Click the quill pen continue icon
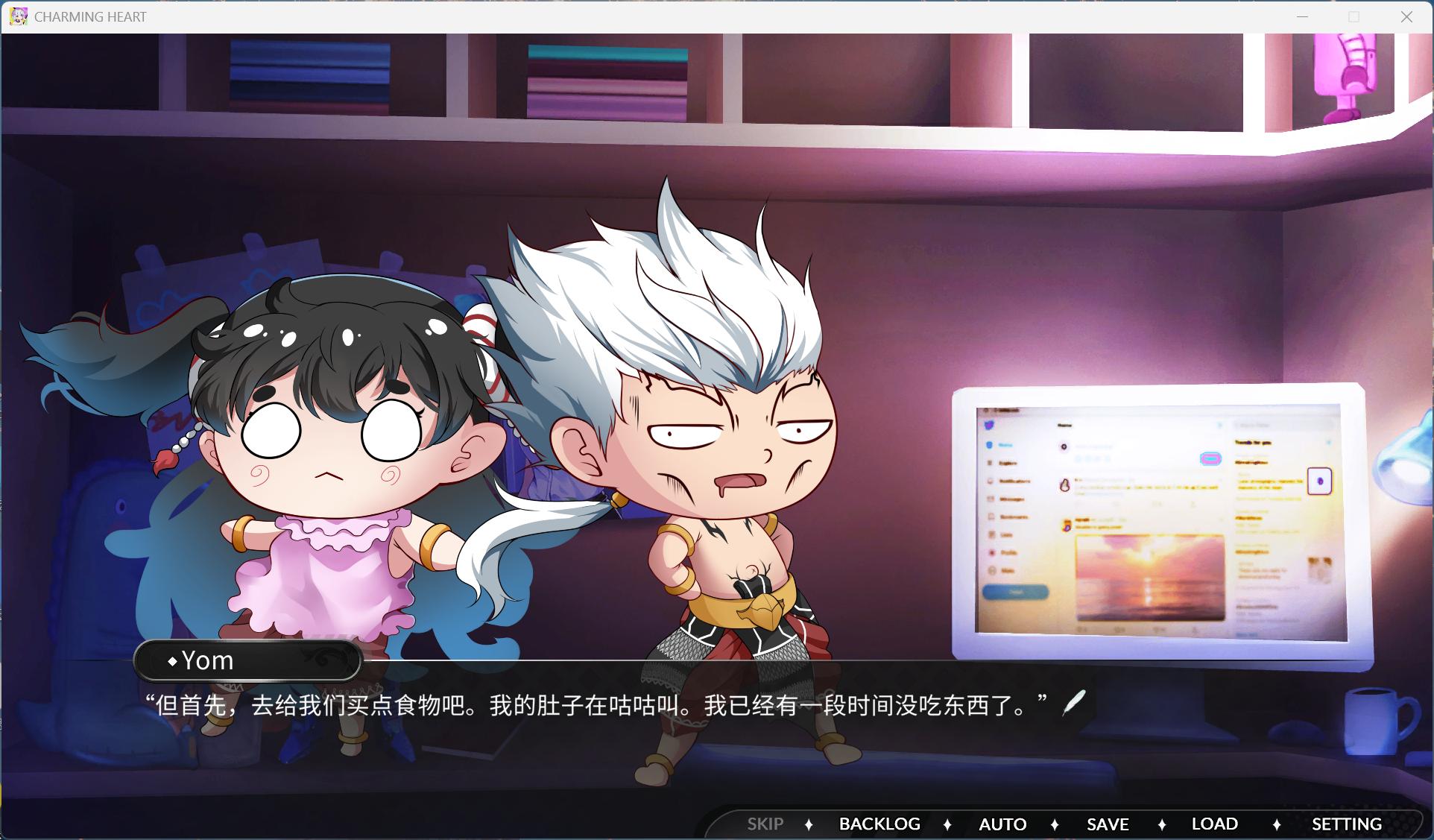Image resolution: width=1434 pixels, height=840 pixels. 1073,701
